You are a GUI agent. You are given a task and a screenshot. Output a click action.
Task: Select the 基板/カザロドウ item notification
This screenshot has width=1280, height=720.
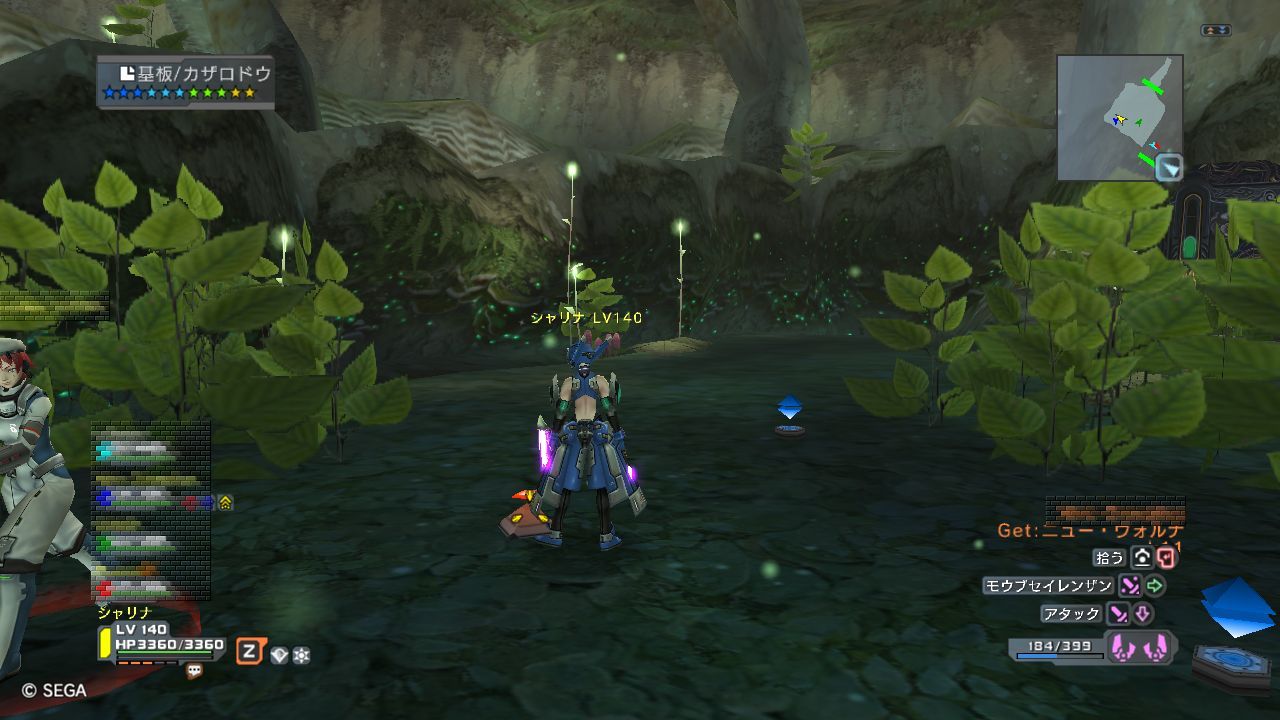(186, 82)
